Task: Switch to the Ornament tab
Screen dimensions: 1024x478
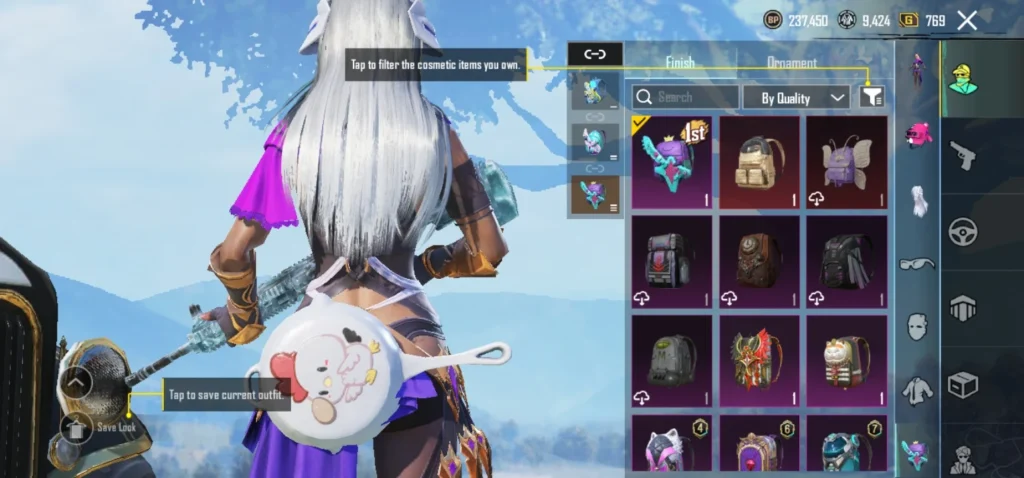Action: coord(792,63)
